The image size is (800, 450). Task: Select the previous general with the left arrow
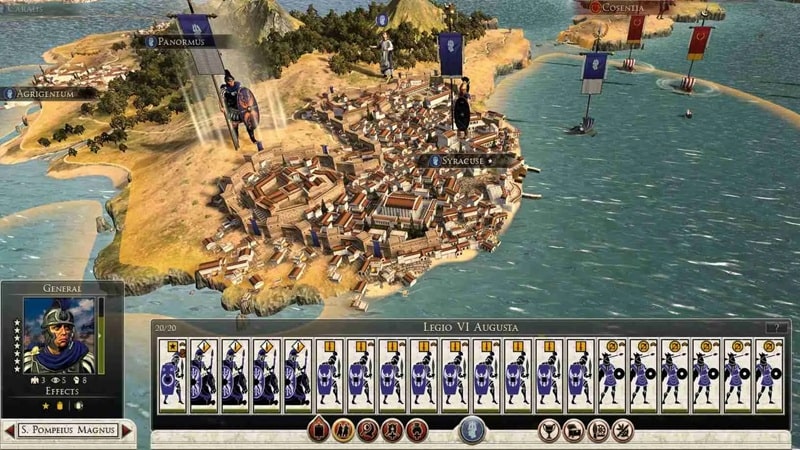[9, 430]
